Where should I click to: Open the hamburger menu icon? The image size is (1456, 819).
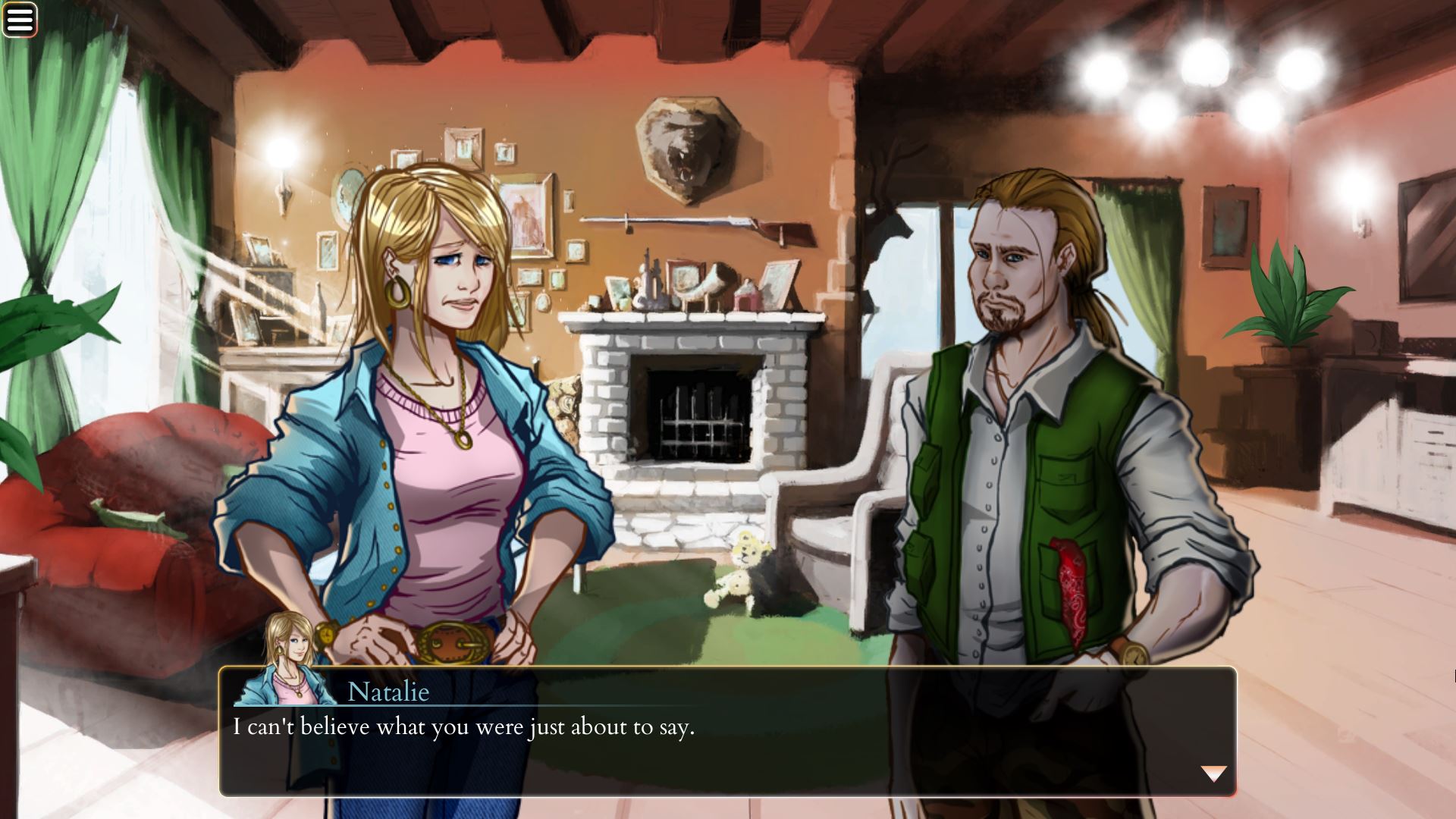coord(20,20)
